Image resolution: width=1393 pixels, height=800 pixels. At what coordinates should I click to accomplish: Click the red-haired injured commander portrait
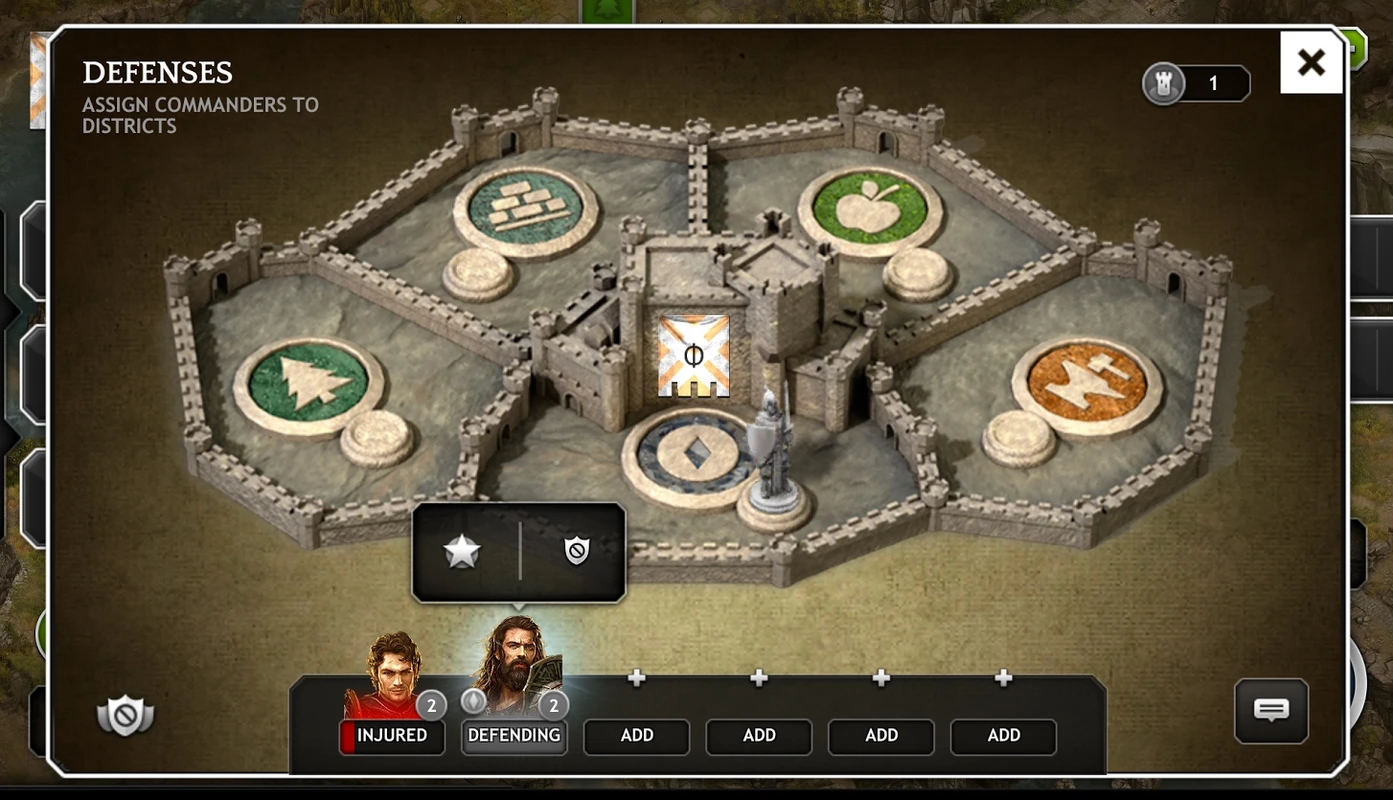(x=392, y=670)
